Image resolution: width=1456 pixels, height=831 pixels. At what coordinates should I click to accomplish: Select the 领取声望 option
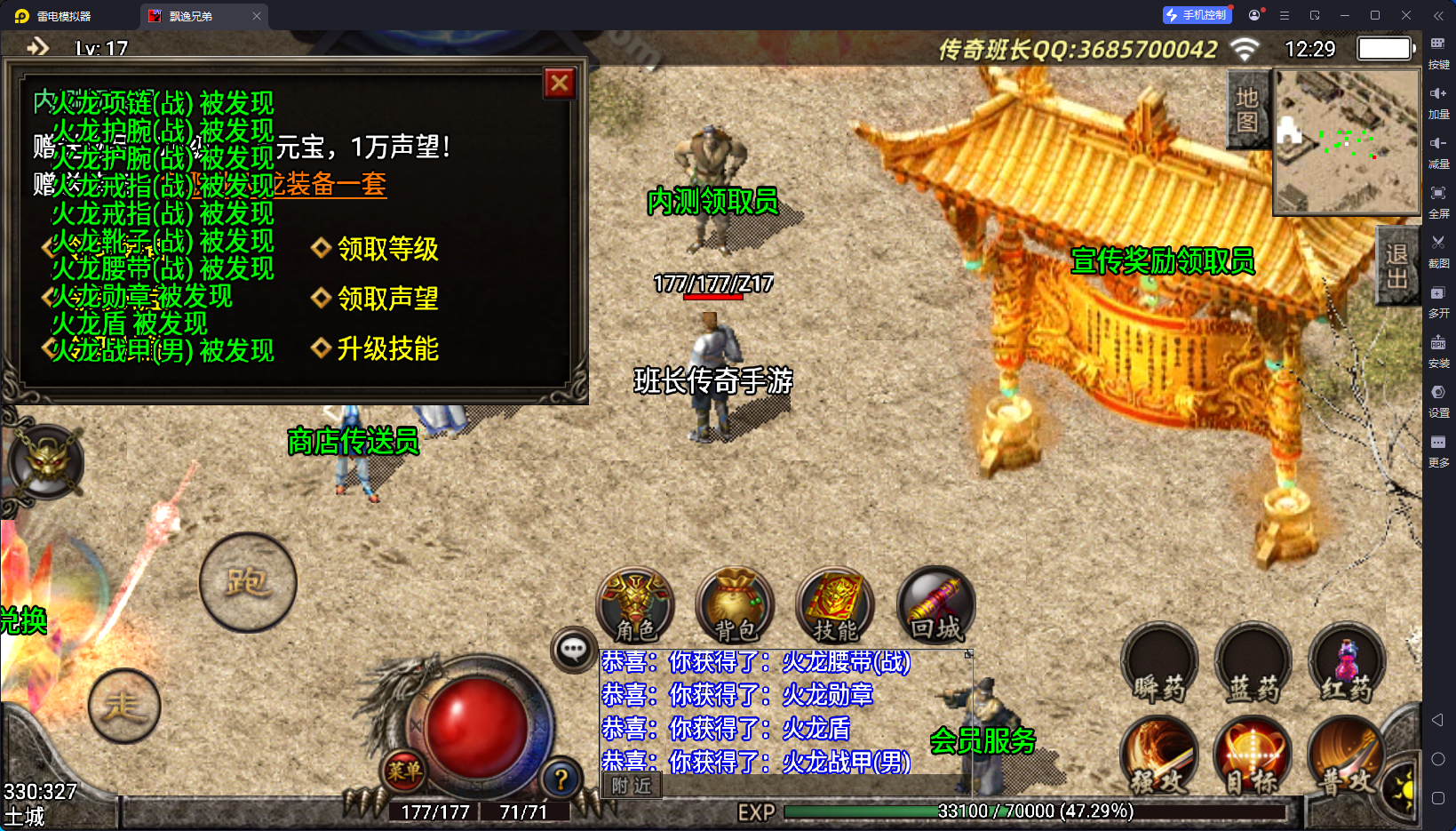387,299
